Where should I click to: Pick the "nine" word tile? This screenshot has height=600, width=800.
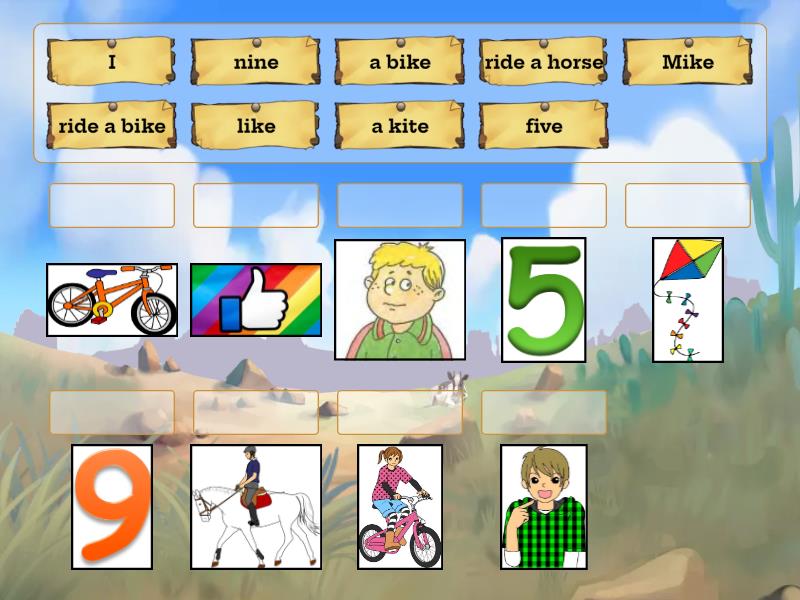pos(256,62)
